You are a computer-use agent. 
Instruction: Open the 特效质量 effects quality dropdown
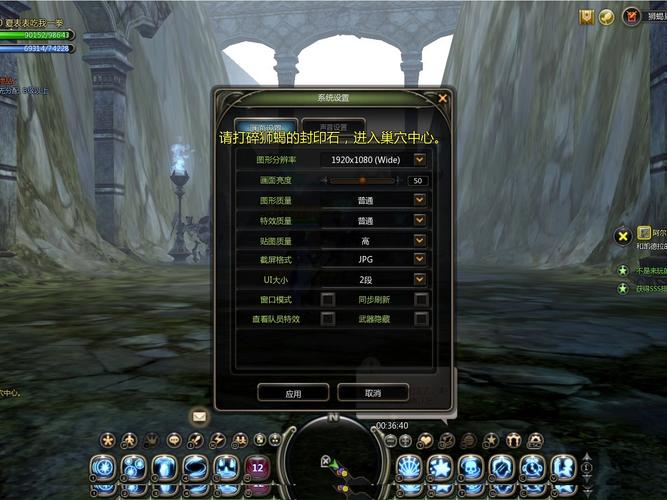pyautogui.click(x=420, y=220)
